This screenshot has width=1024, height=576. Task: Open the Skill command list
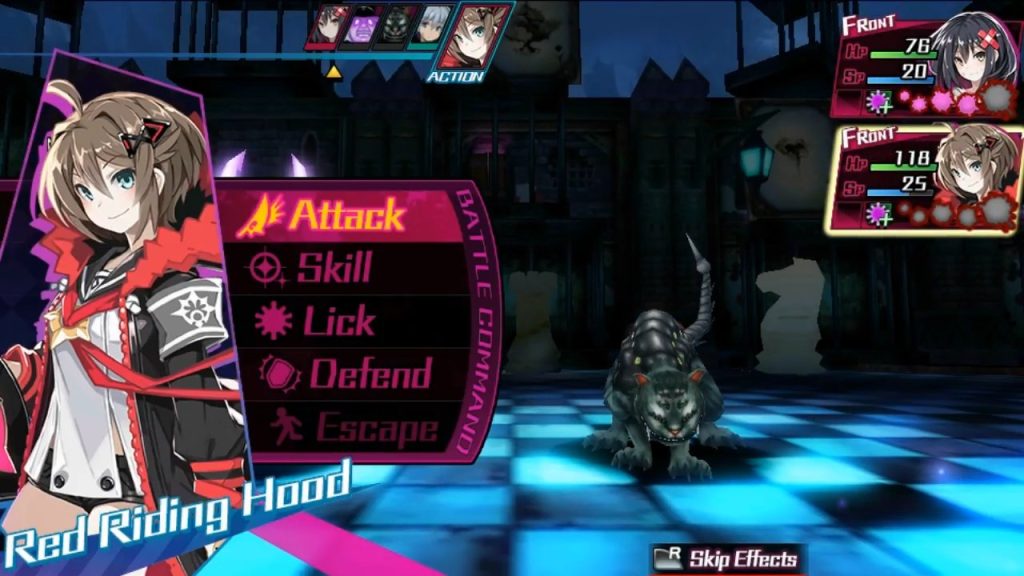pos(335,268)
